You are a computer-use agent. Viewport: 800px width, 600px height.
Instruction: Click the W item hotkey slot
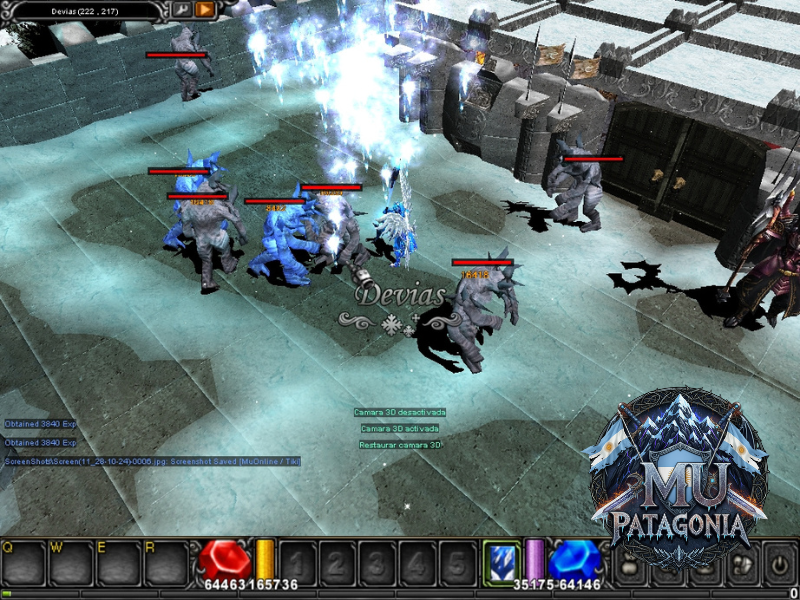pos(70,564)
